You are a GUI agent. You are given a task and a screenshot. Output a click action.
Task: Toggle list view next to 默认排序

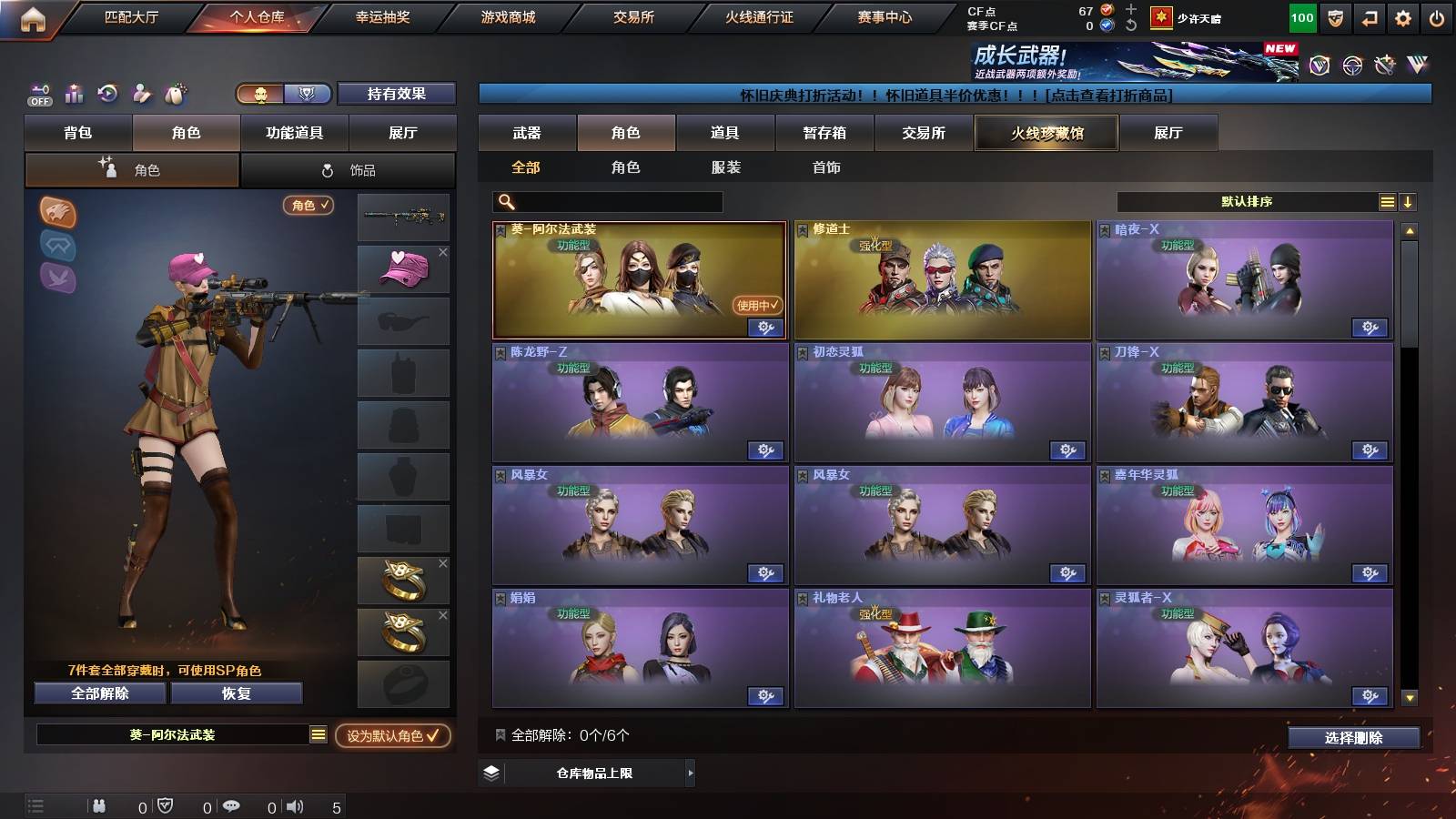(1387, 201)
